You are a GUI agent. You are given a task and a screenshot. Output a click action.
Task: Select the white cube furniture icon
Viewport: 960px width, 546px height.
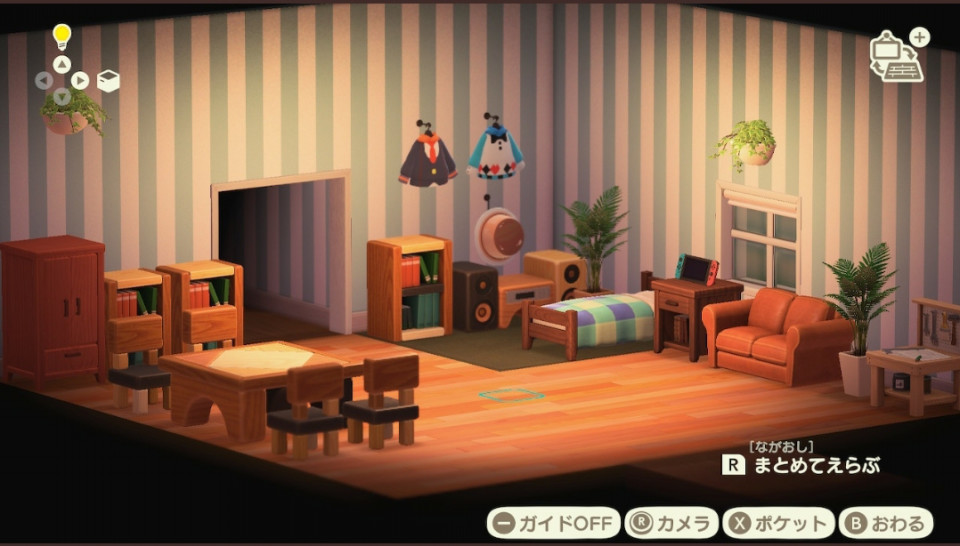coord(108,81)
